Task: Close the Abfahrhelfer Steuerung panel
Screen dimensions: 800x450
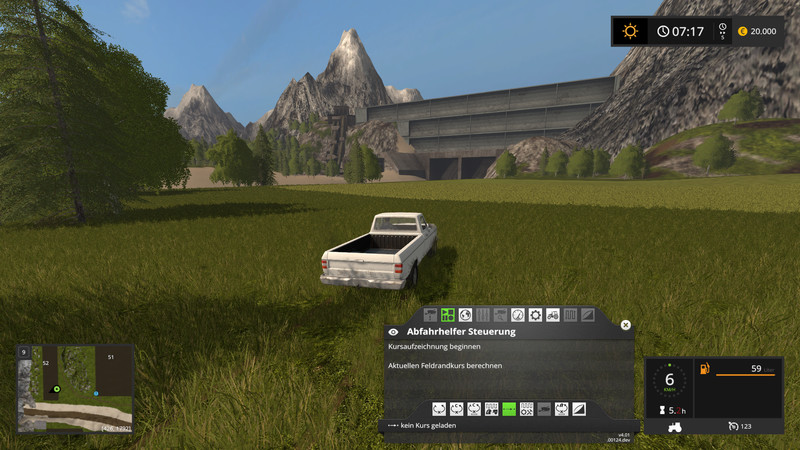Action: 626,325
